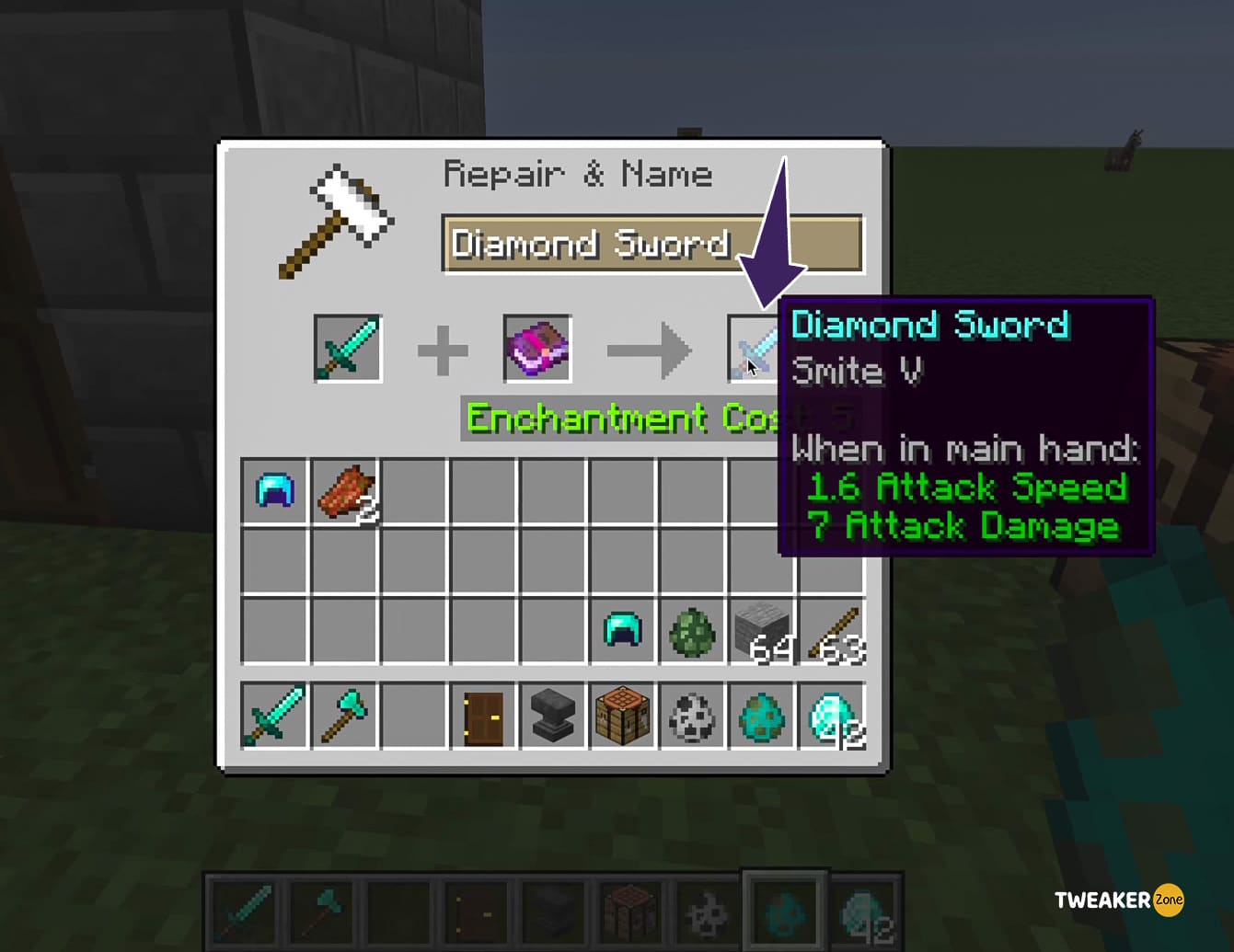Choose the gray spotted spawn egg
Image resolution: width=1234 pixels, height=952 pixels.
point(691,717)
